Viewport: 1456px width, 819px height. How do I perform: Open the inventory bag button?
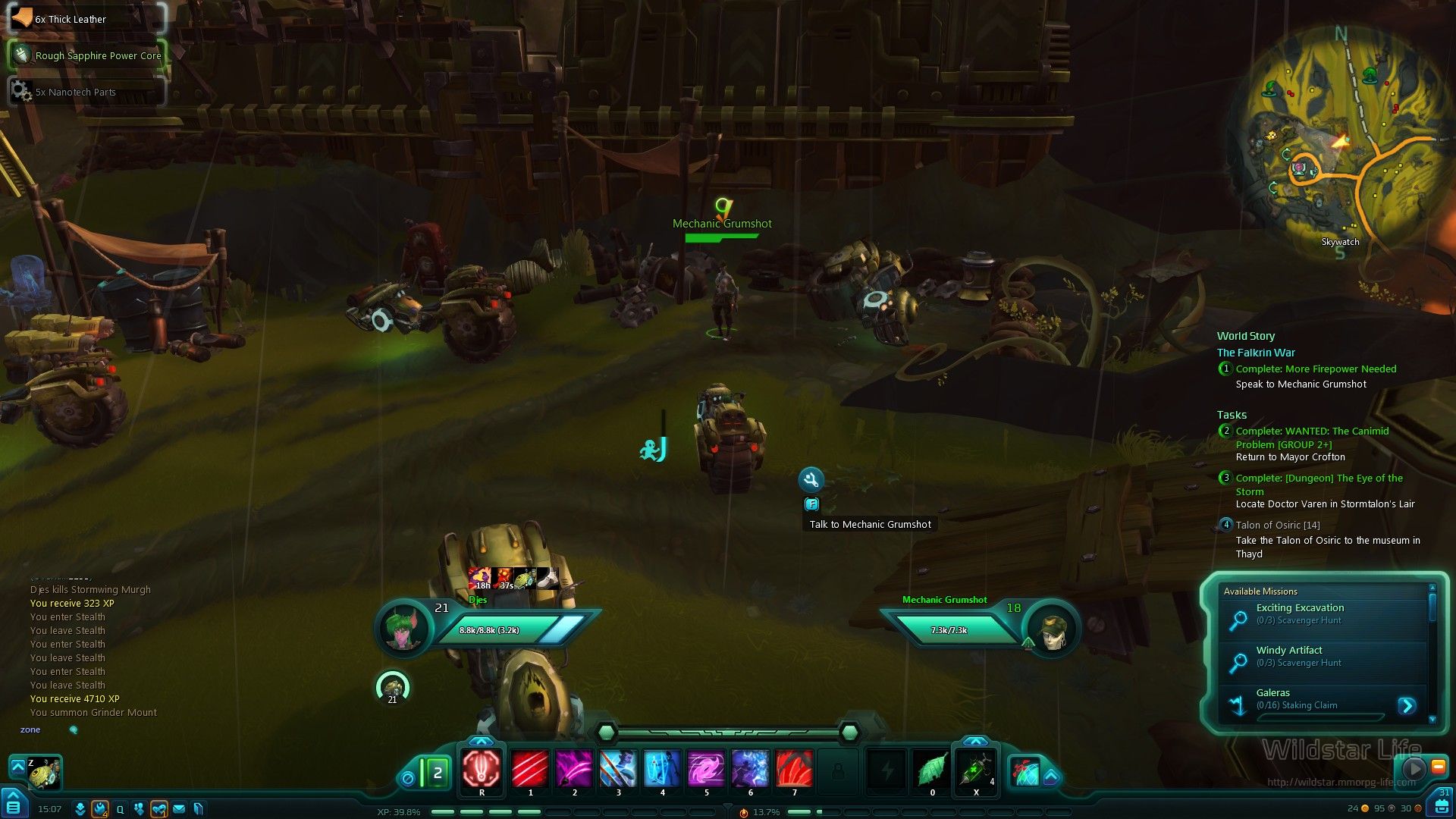click(x=1441, y=807)
